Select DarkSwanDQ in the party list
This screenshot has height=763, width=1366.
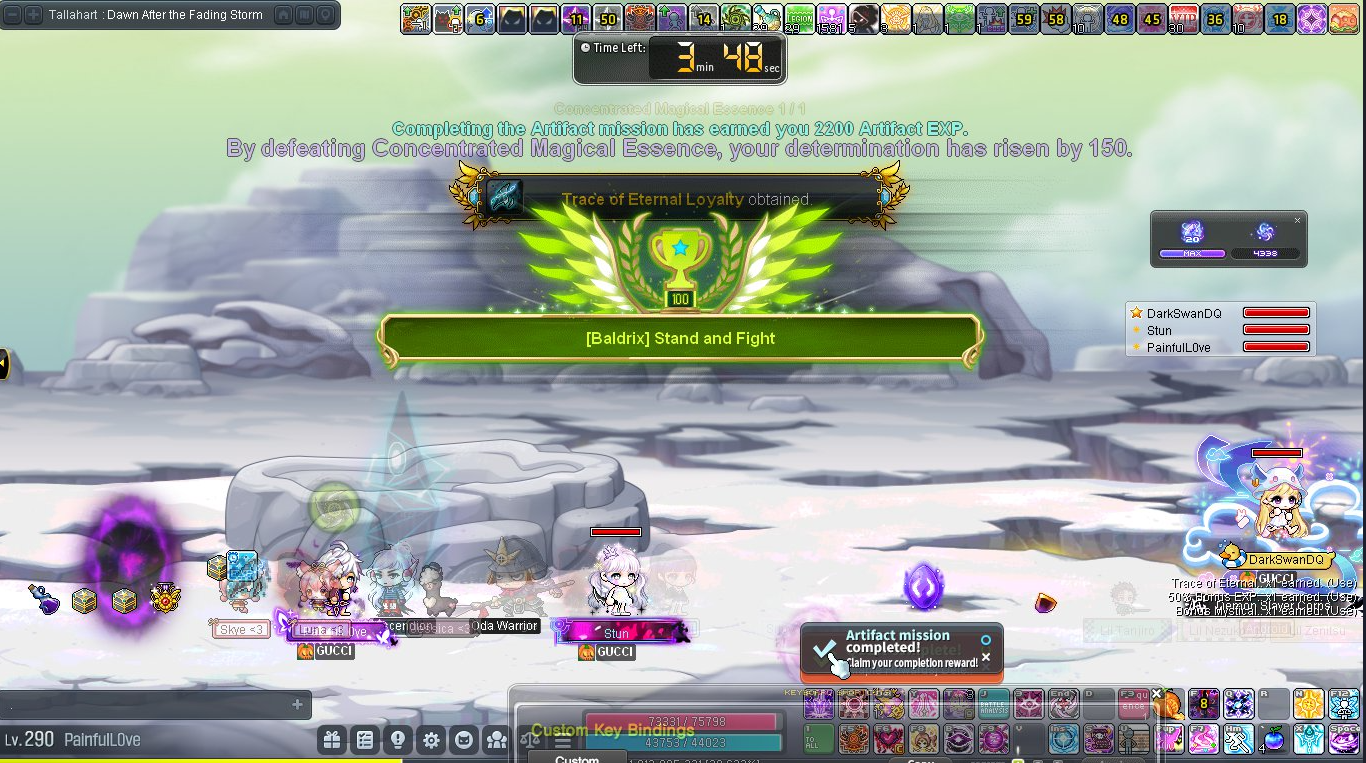[1184, 313]
